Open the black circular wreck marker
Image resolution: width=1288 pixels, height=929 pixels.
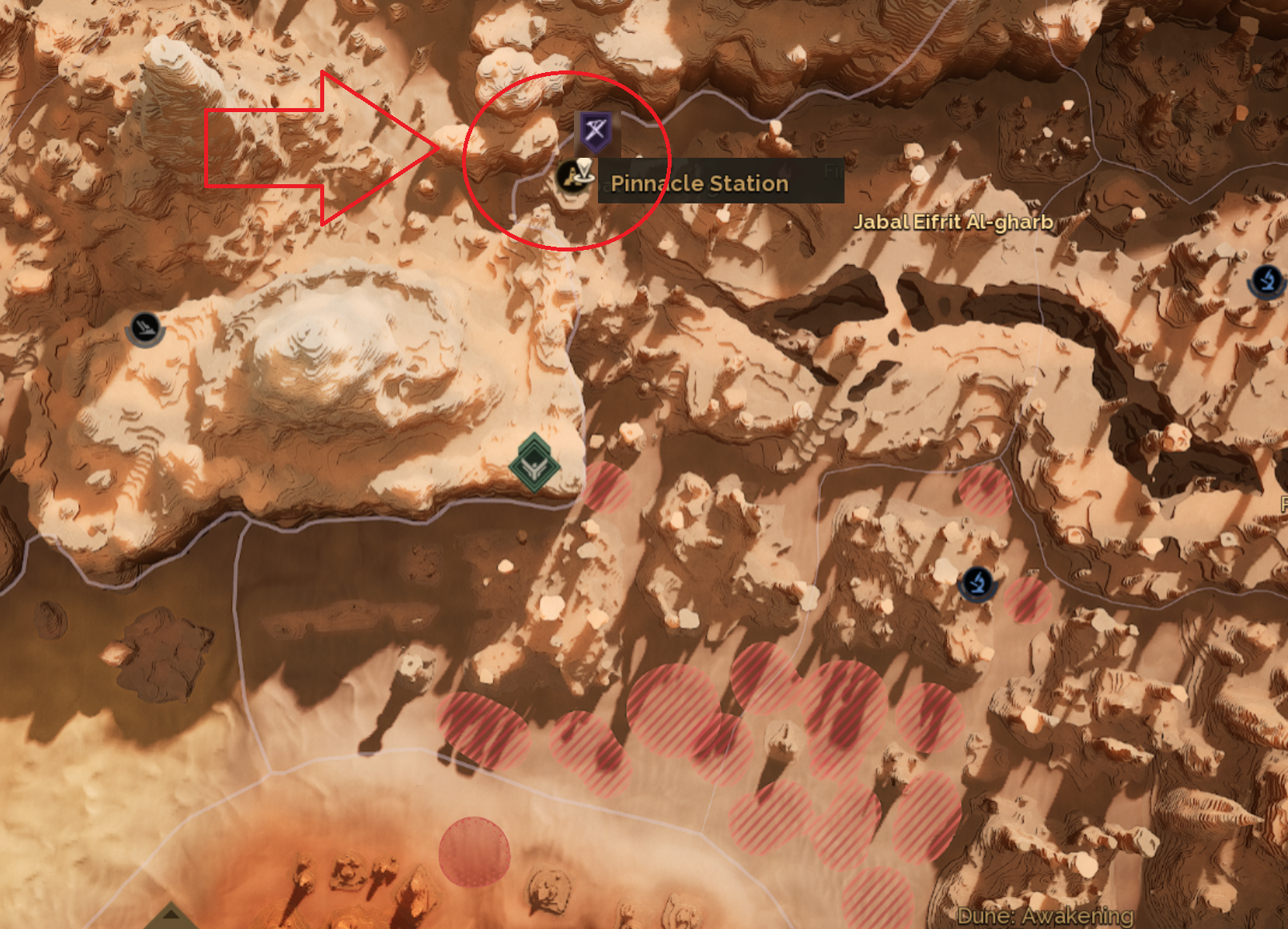coord(145,328)
